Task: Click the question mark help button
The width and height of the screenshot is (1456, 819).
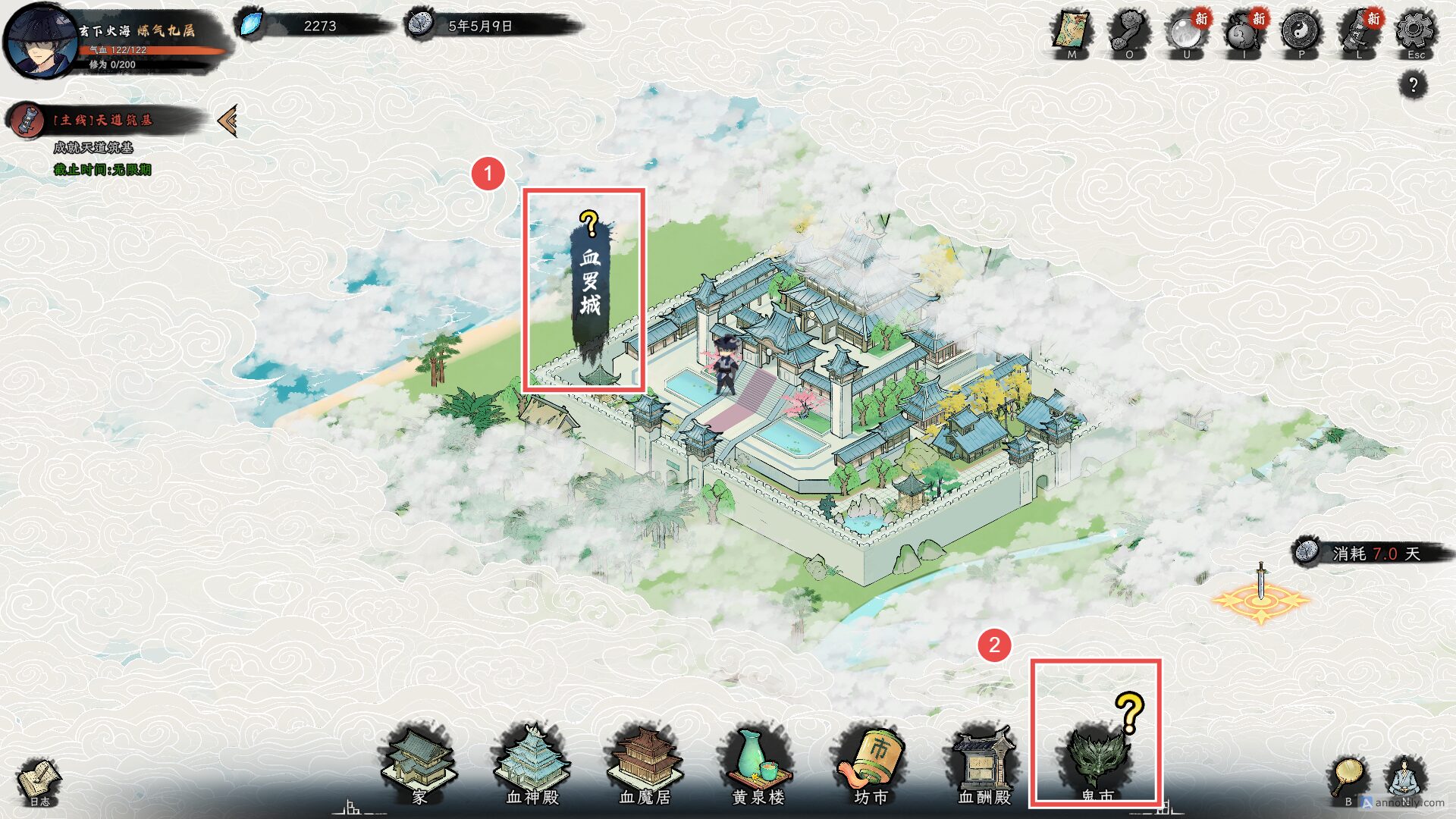Action: click(x=1413, y=85)
